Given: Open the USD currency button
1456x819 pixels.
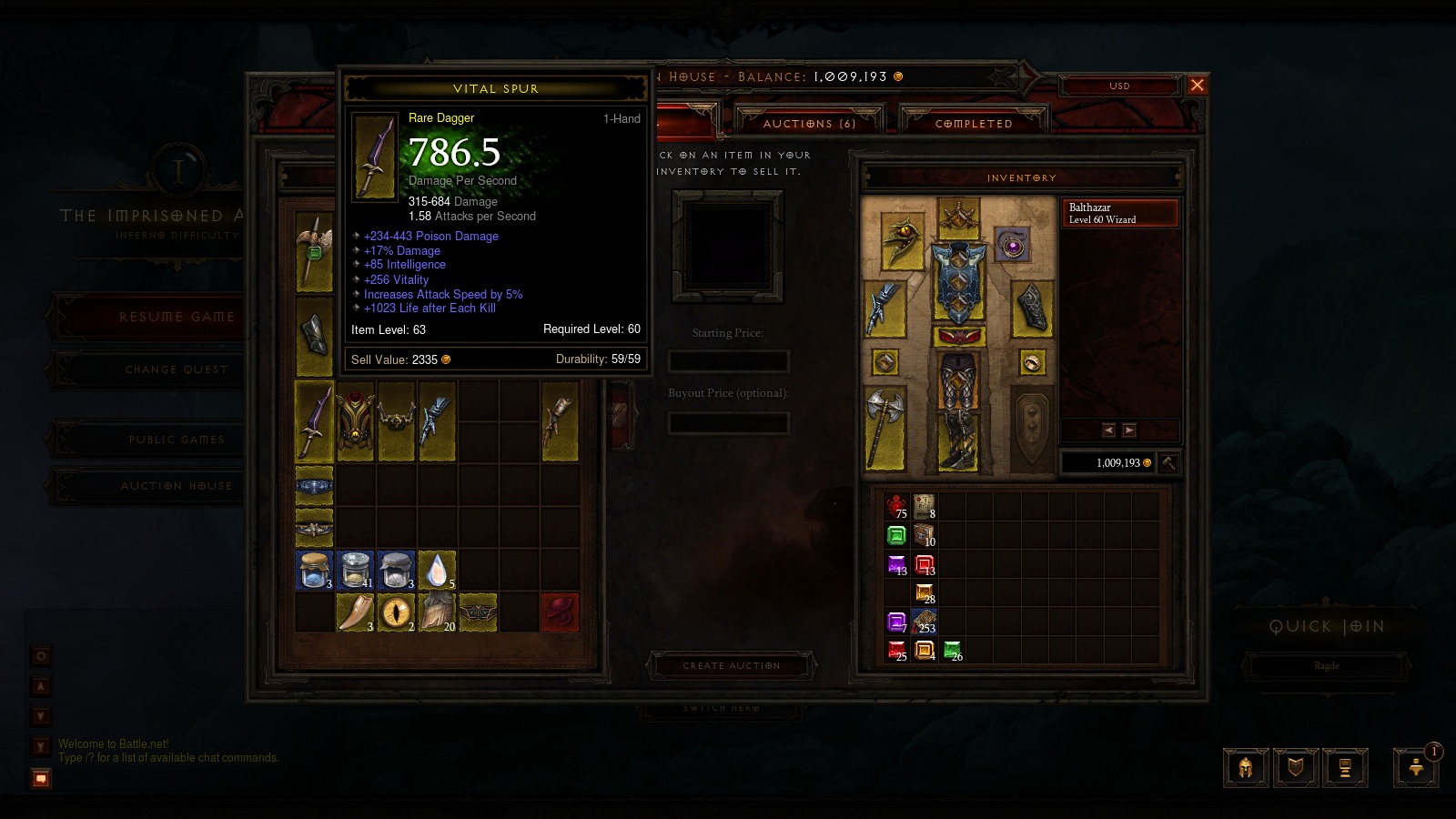Looking at the screenshot, I should point(1119,86).
